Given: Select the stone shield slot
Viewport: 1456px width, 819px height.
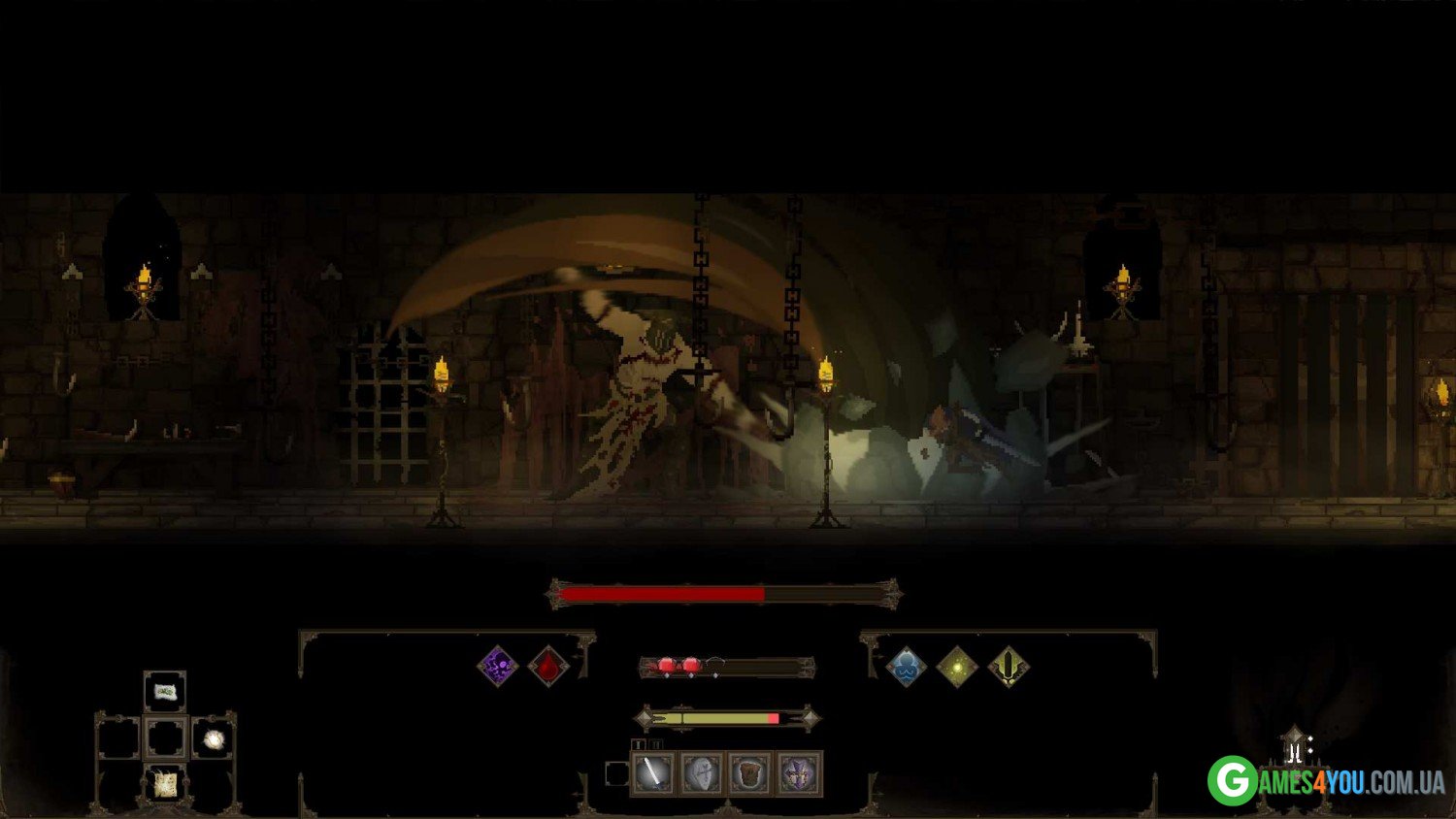Looking at the screenshot, I should coord(702,773).
